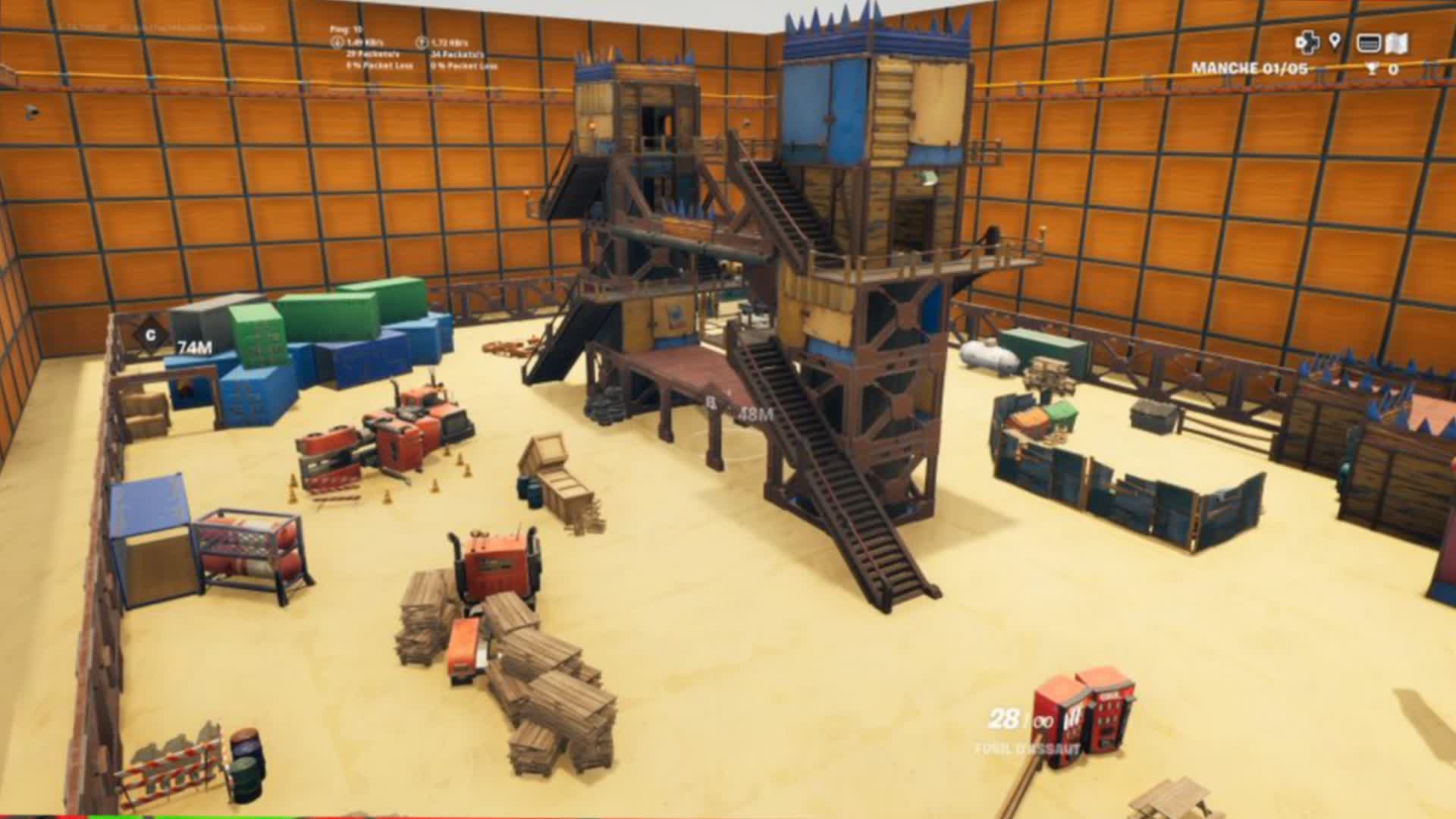Click the trophy icon next to the zero

point(1372,69)
